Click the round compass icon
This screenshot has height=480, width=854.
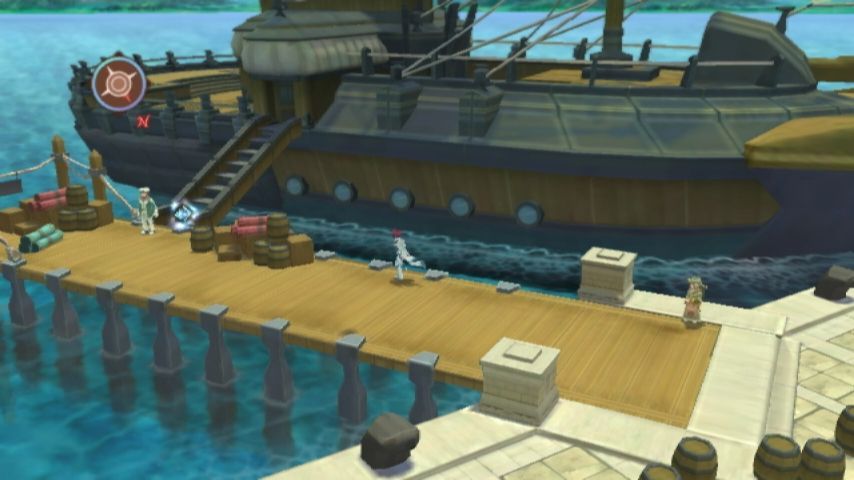tap(119, 83)
